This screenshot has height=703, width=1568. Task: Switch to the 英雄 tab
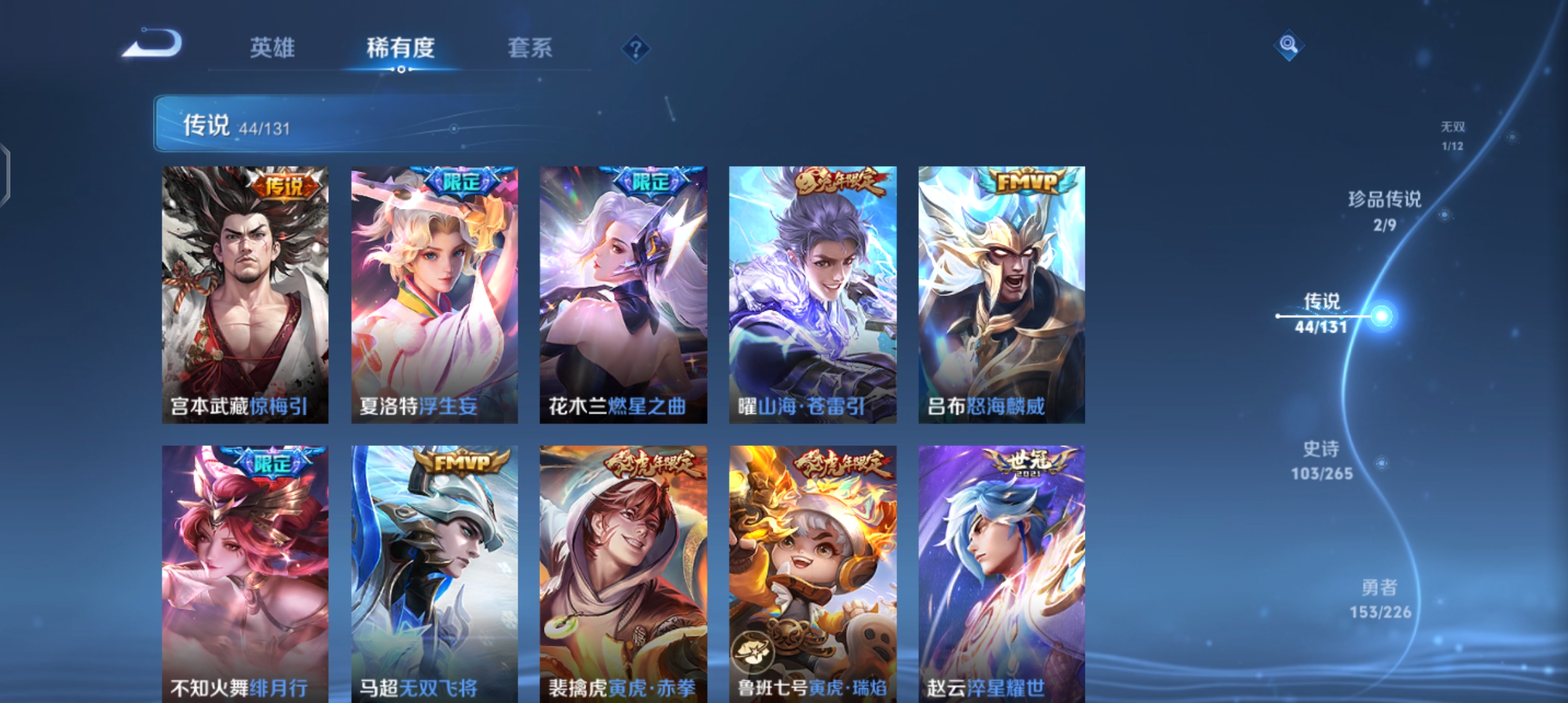(x=272, y=48)
